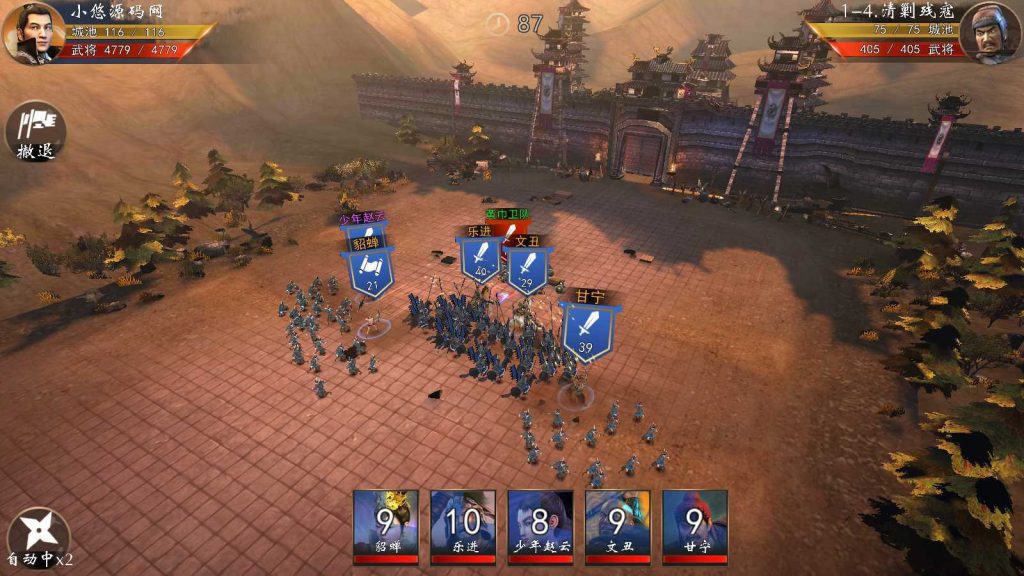This screenshot has height=576, width=1024.
Task: Use the 文丑 hero skill card
Action: (x=617, y=526)
